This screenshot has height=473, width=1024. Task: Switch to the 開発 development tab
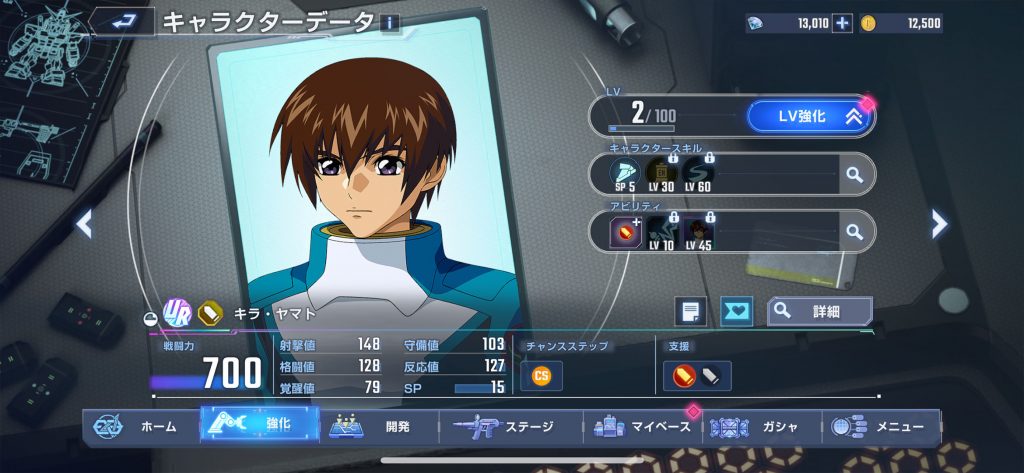(x=380, y=426)
